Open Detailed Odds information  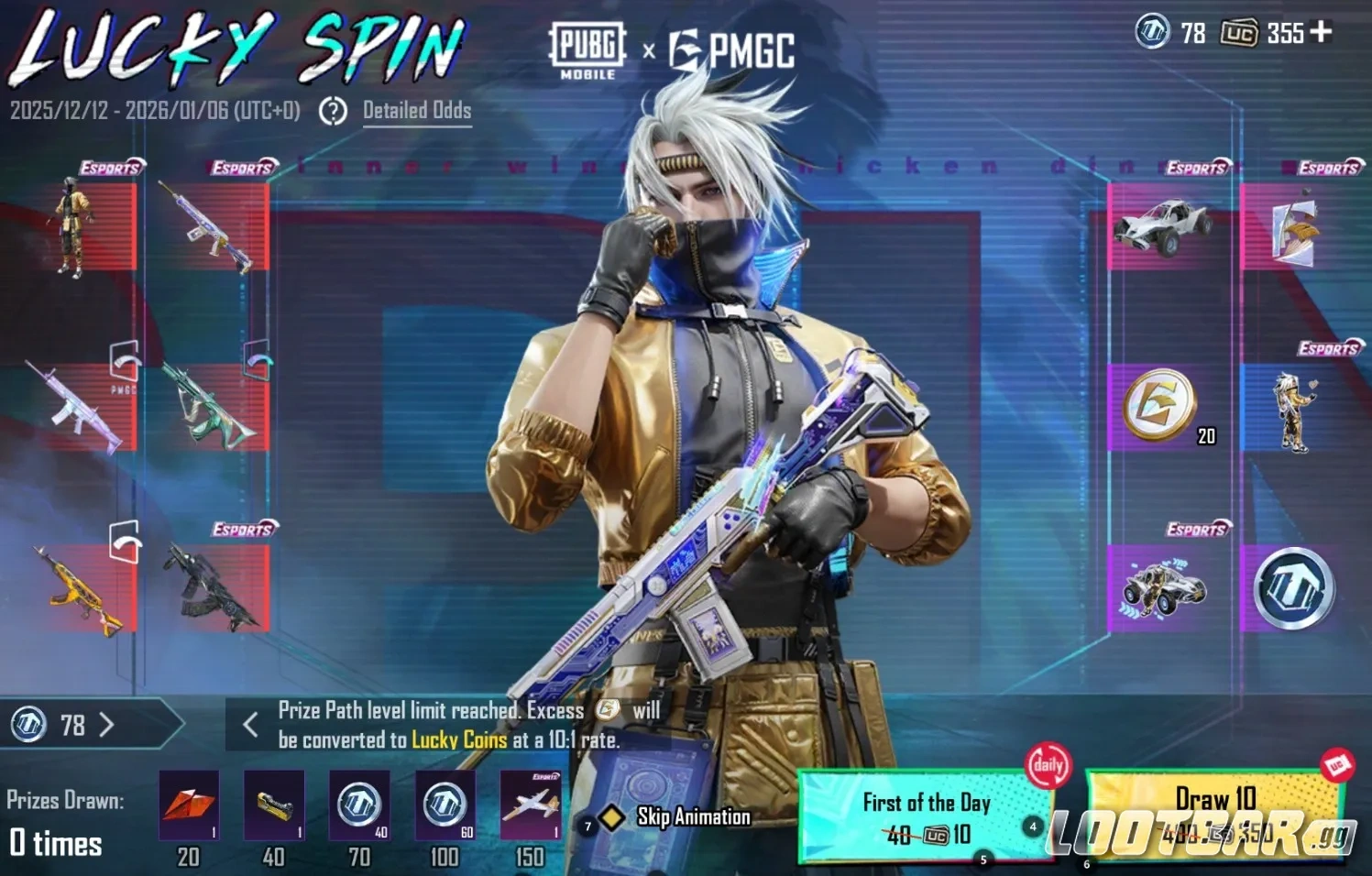click(417, 111)
